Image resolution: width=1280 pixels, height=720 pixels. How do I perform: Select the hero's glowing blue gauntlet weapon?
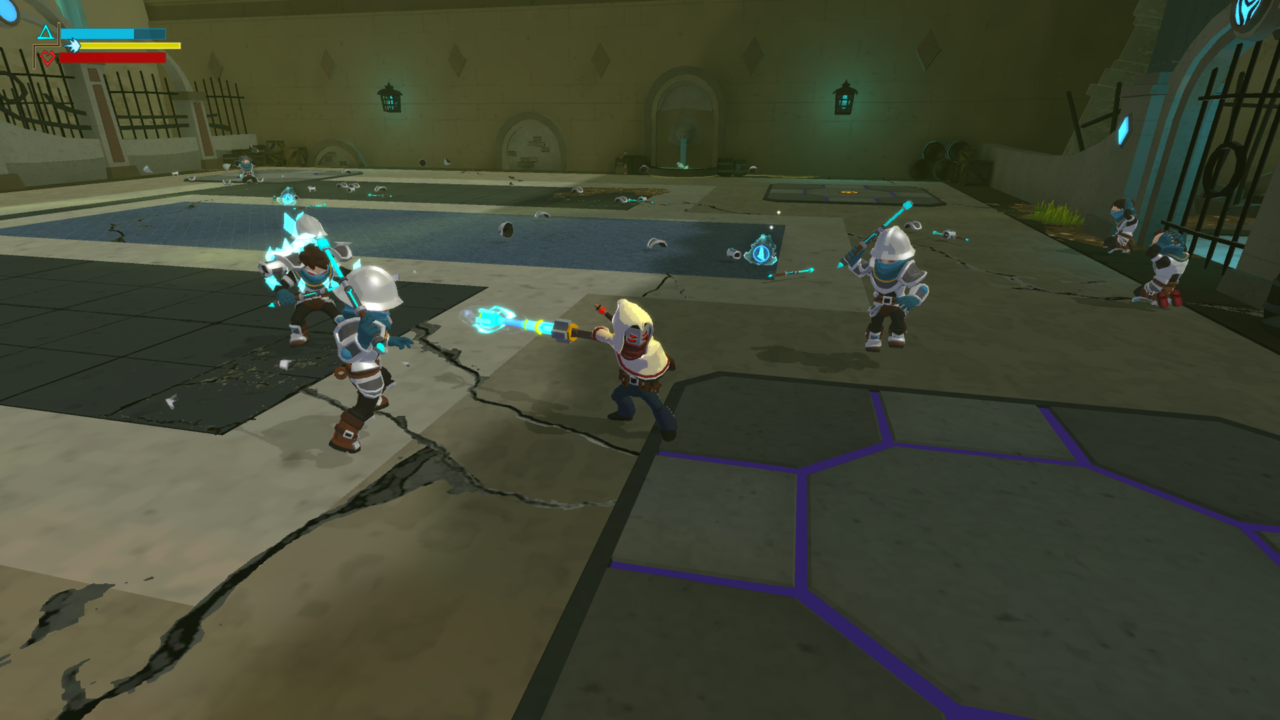coord(502,322)
